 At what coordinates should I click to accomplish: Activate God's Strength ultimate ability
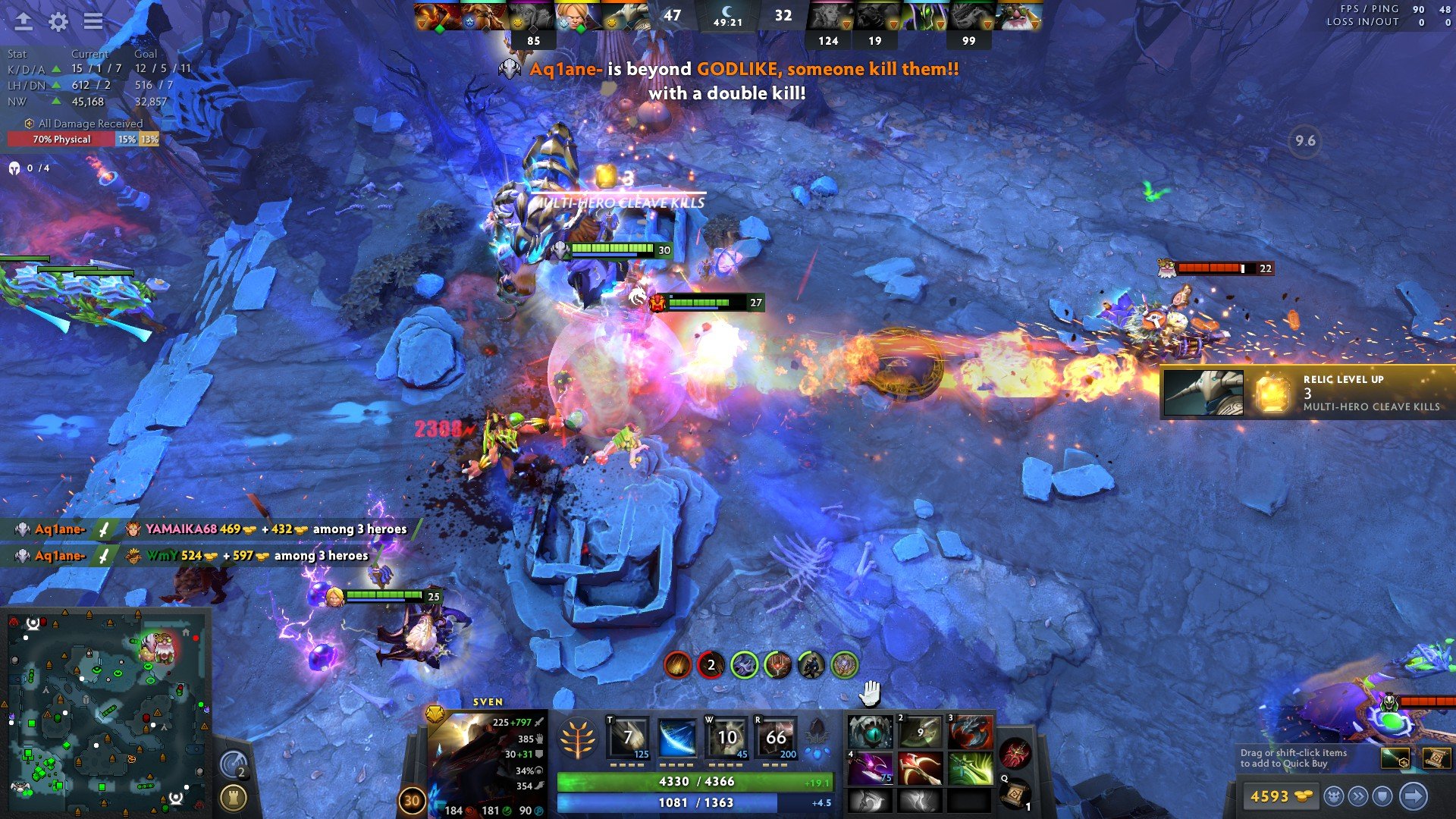(x=776, y=737)
